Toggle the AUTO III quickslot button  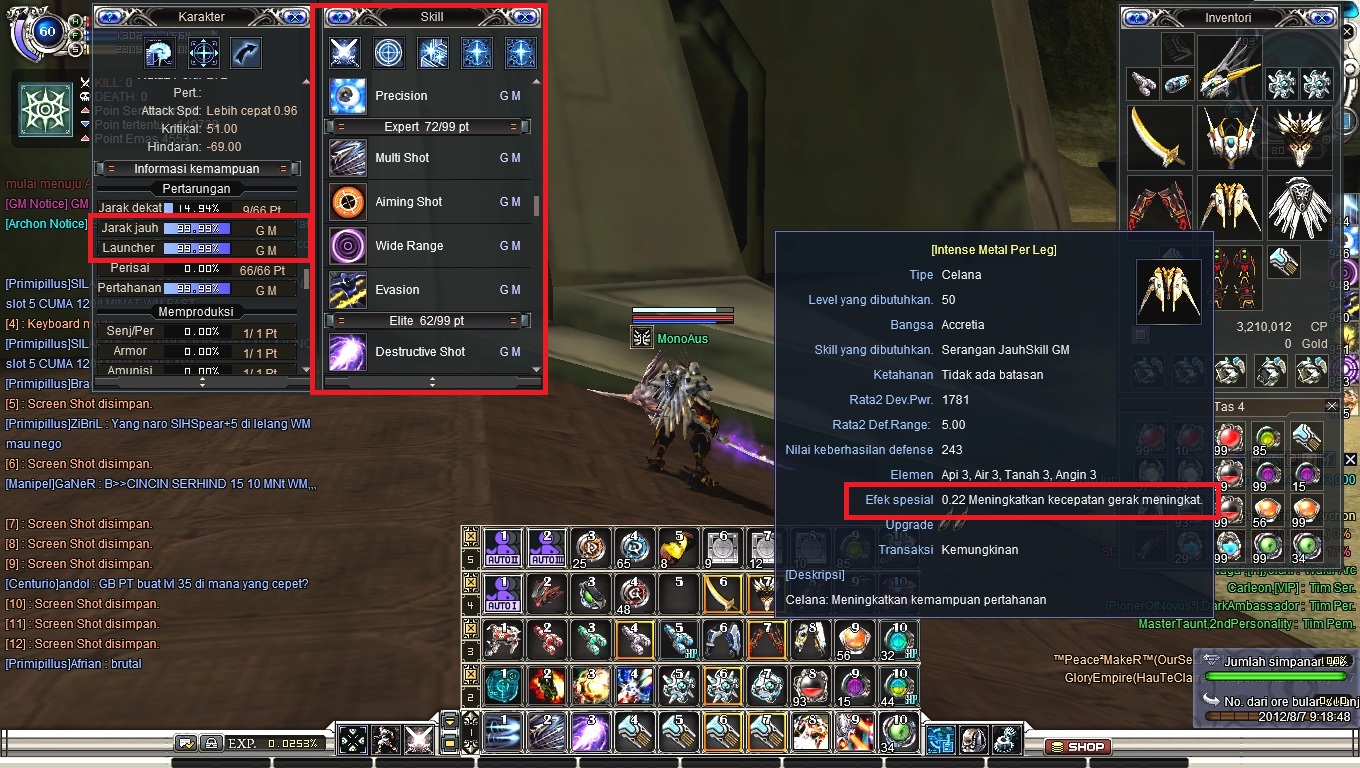[x=545, y=546]
